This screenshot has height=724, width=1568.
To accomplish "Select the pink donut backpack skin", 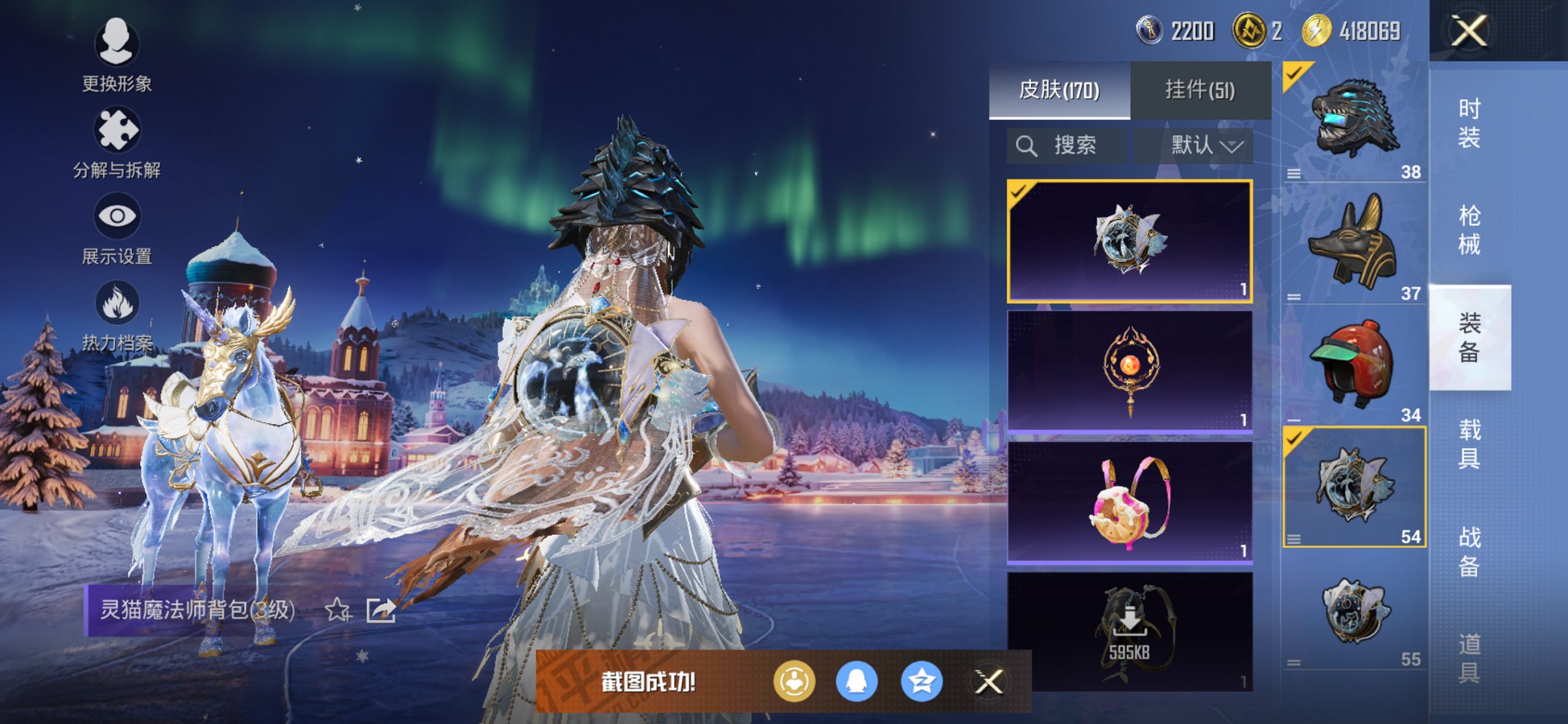I will pyautogui.click(x=1129, y=503).
